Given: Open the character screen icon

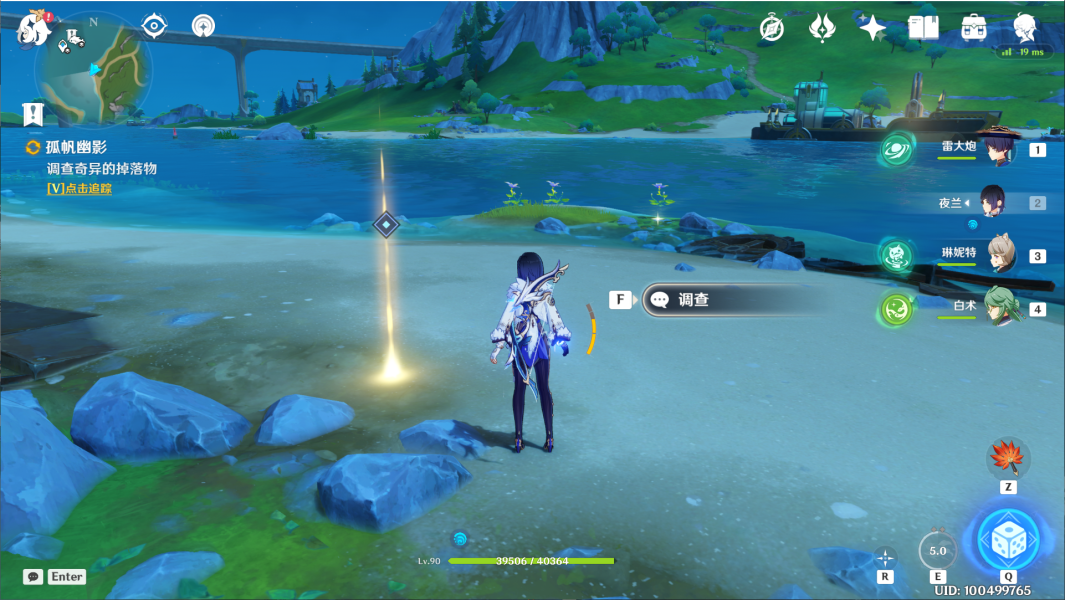Looking at the screenshot, I should click(1024, 28).
